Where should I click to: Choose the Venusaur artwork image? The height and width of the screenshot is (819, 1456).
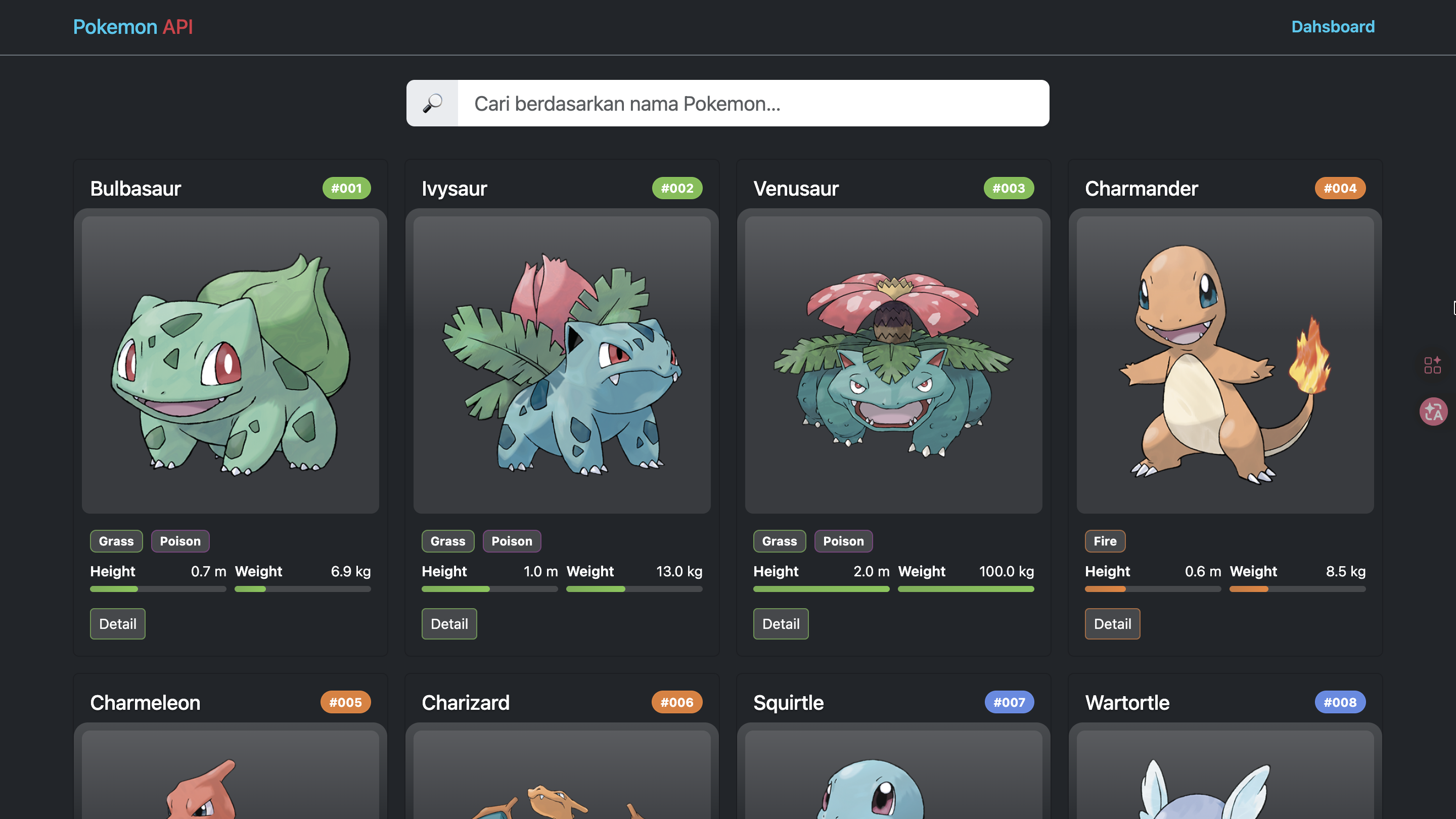[x=893, y=365]
